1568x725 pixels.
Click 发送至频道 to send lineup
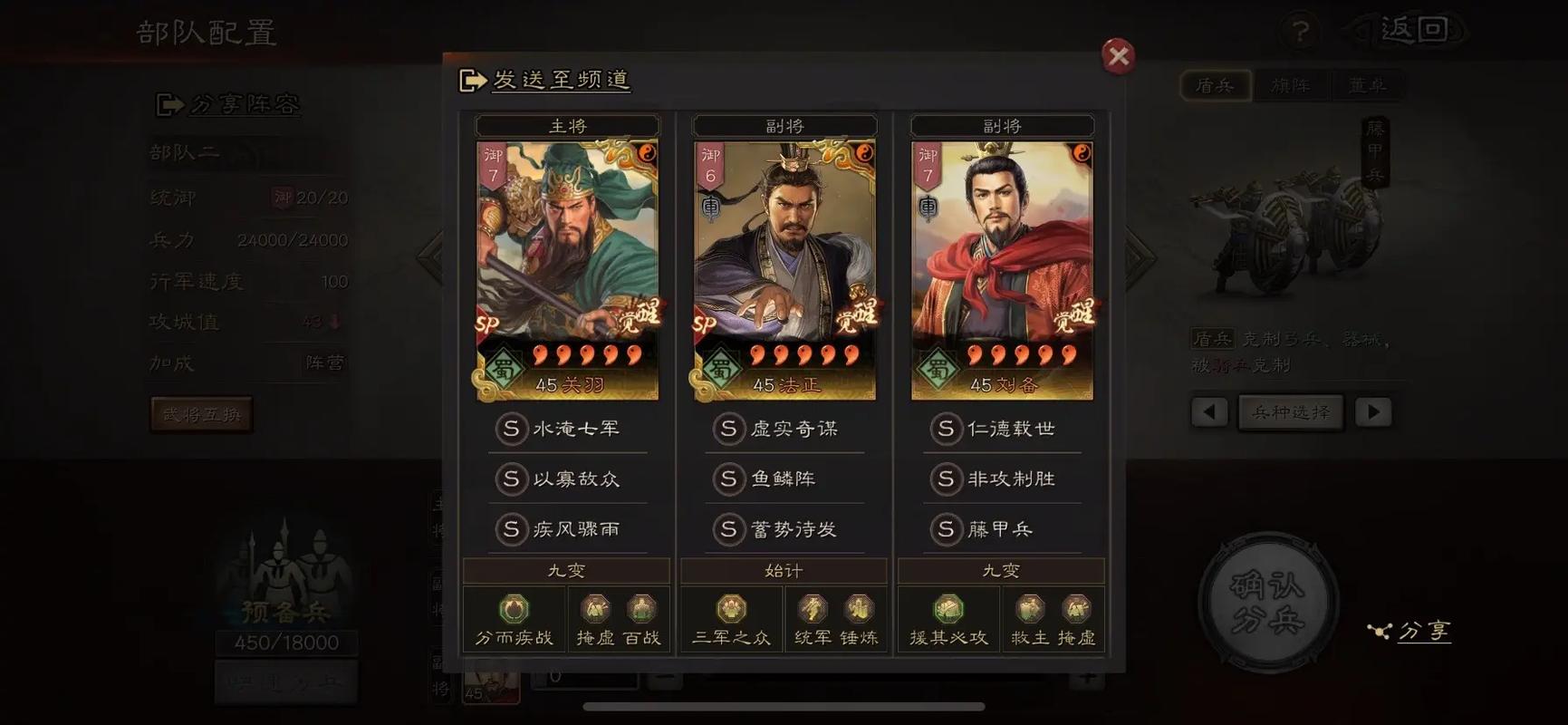(x=544, y=81)
